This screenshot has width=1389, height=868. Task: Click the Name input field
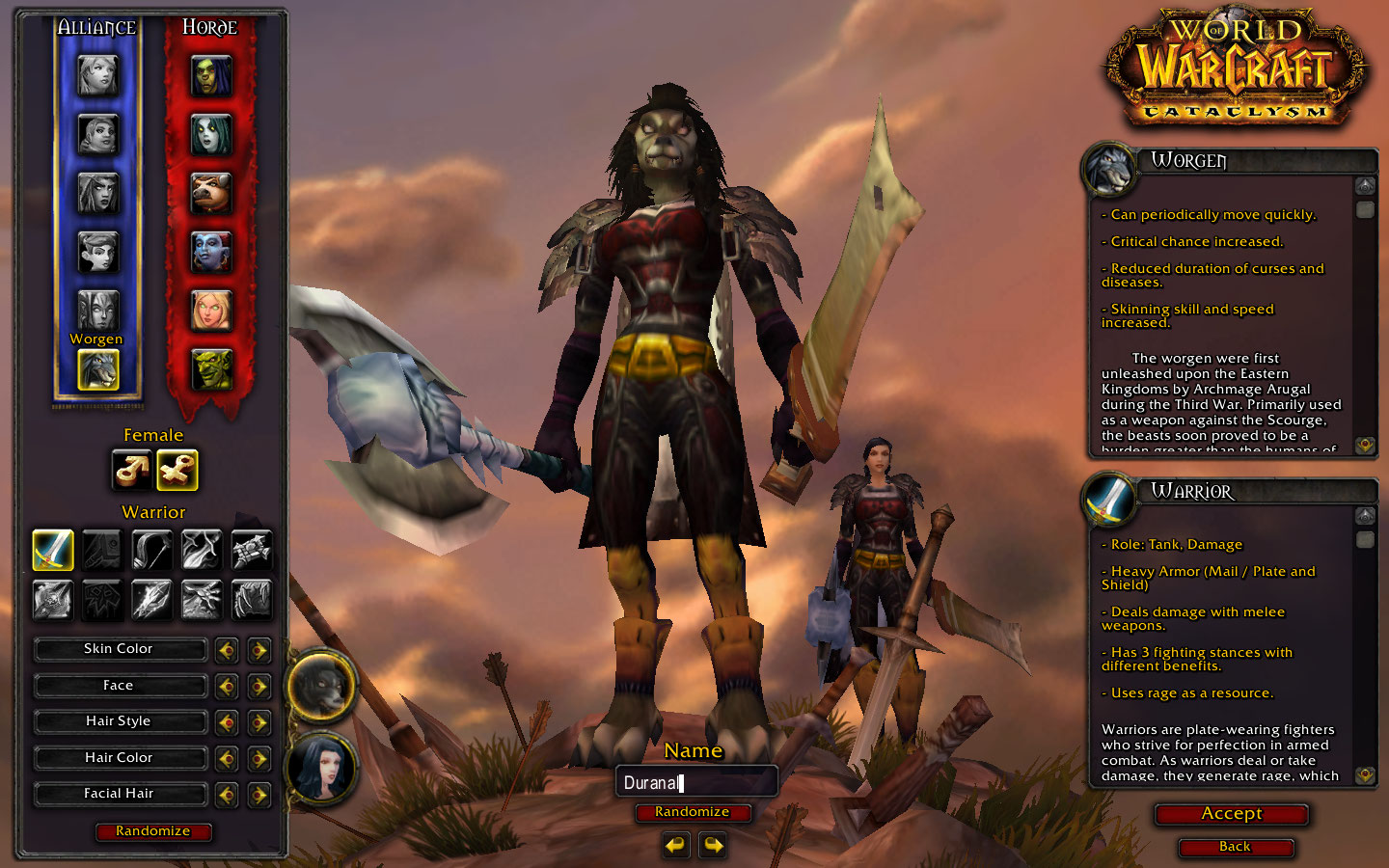point(695,782)
